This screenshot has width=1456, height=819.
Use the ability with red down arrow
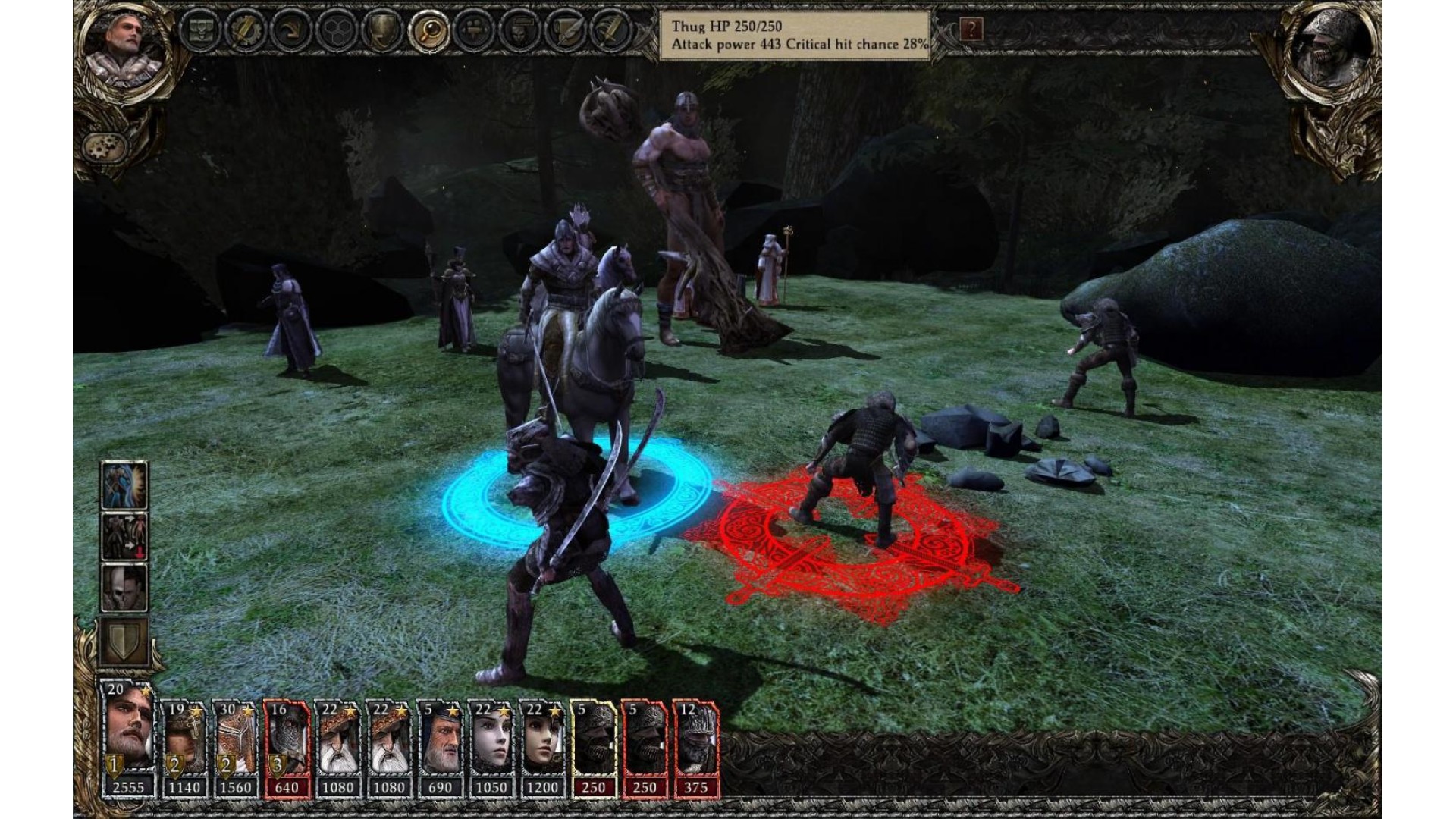coord(124,536)
